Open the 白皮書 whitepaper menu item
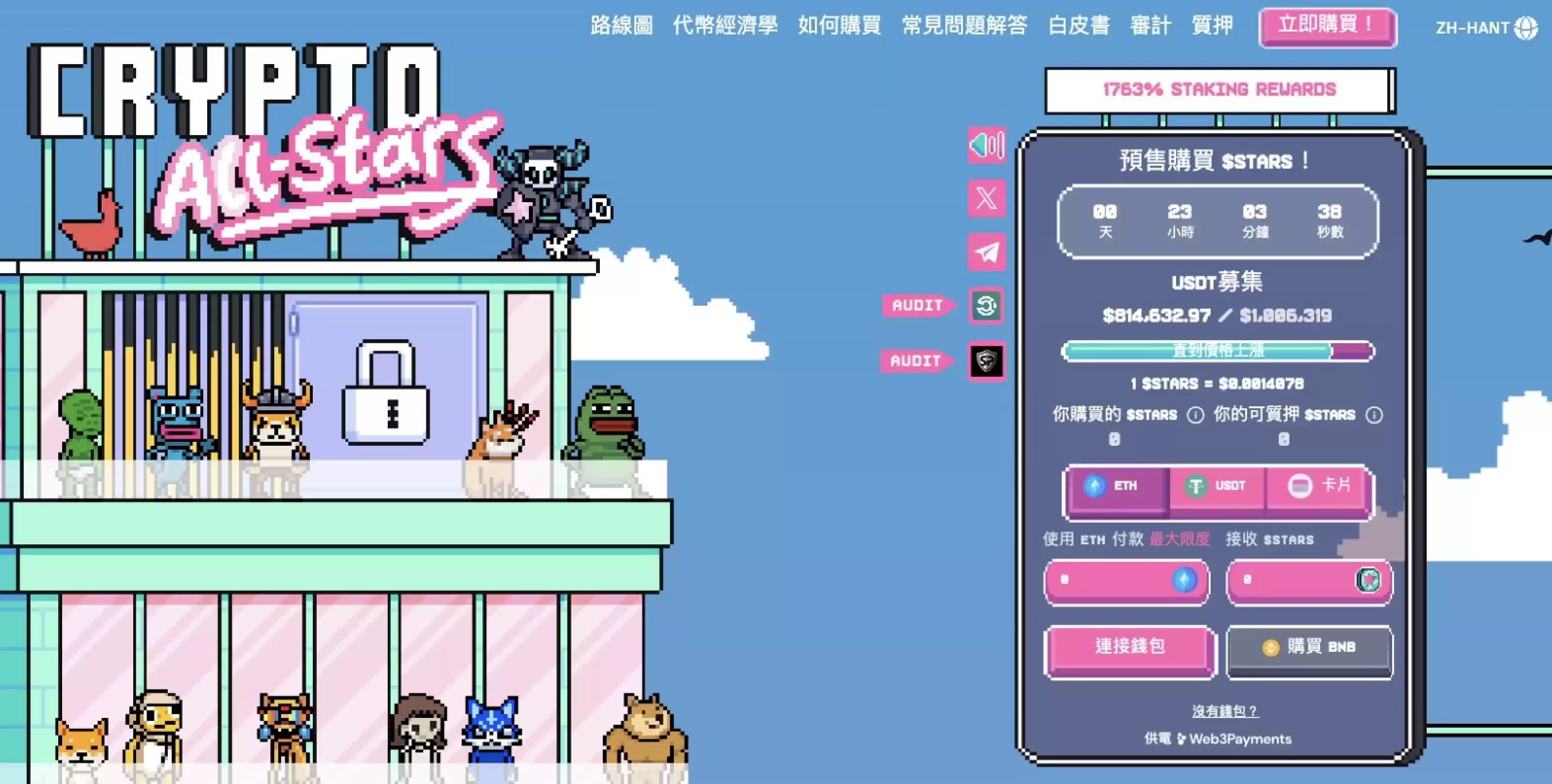Image resolution: width=1552 pixels, height=784 pixels. click(x=1078, y=25)
